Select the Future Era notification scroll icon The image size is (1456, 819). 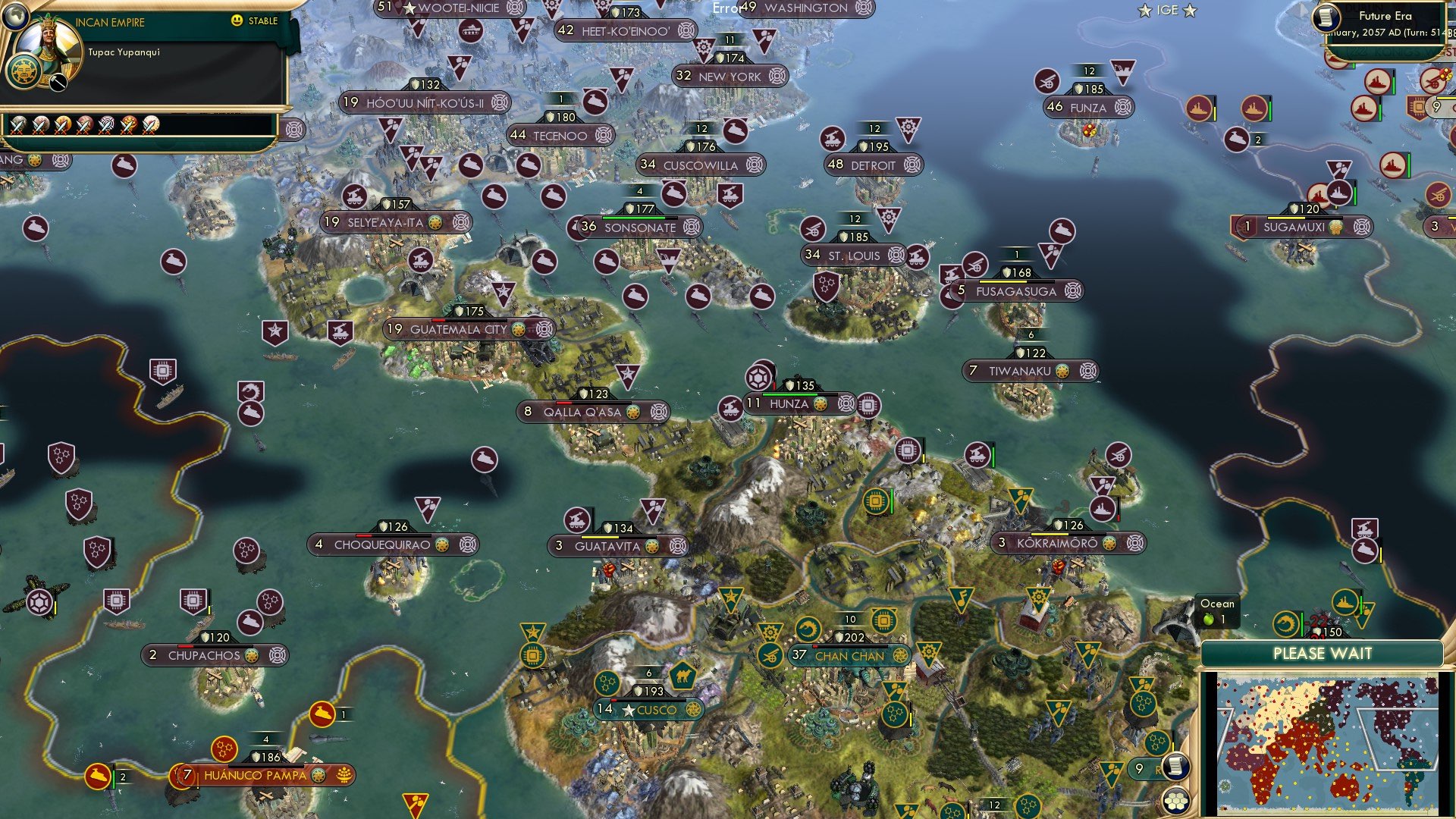coord(1326,17)
